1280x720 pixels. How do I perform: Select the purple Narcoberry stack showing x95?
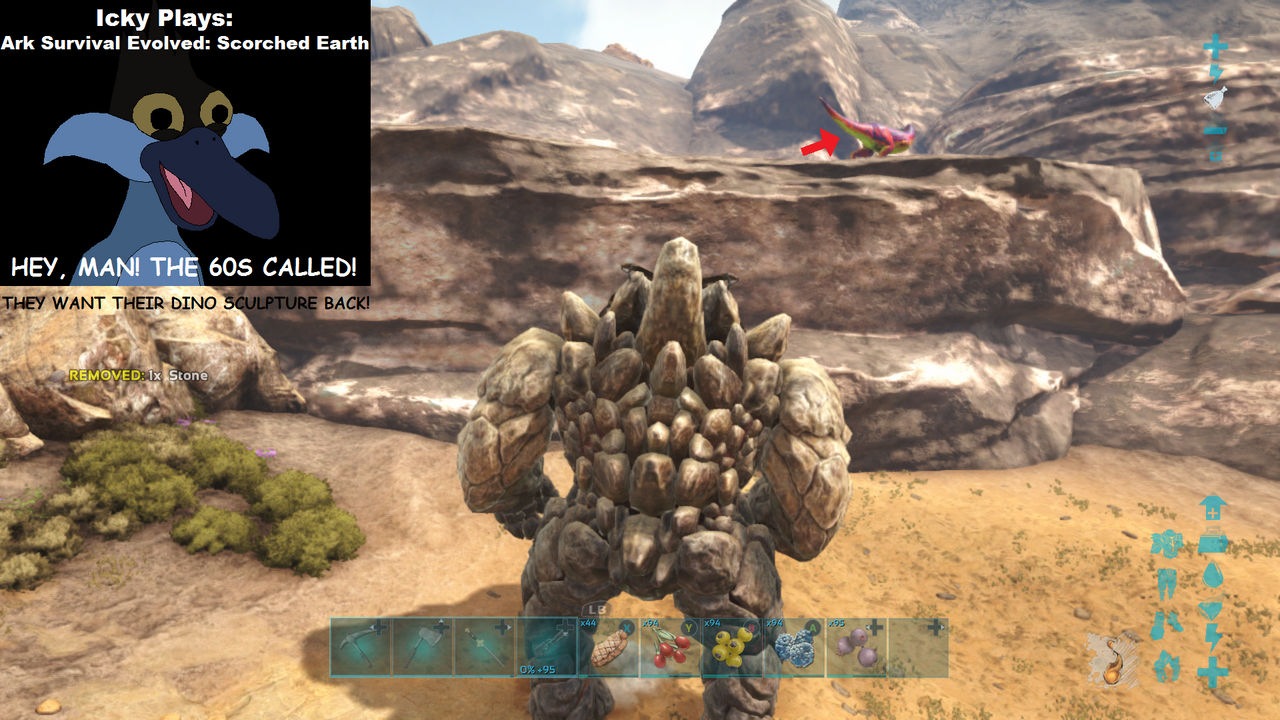point(857,650)
